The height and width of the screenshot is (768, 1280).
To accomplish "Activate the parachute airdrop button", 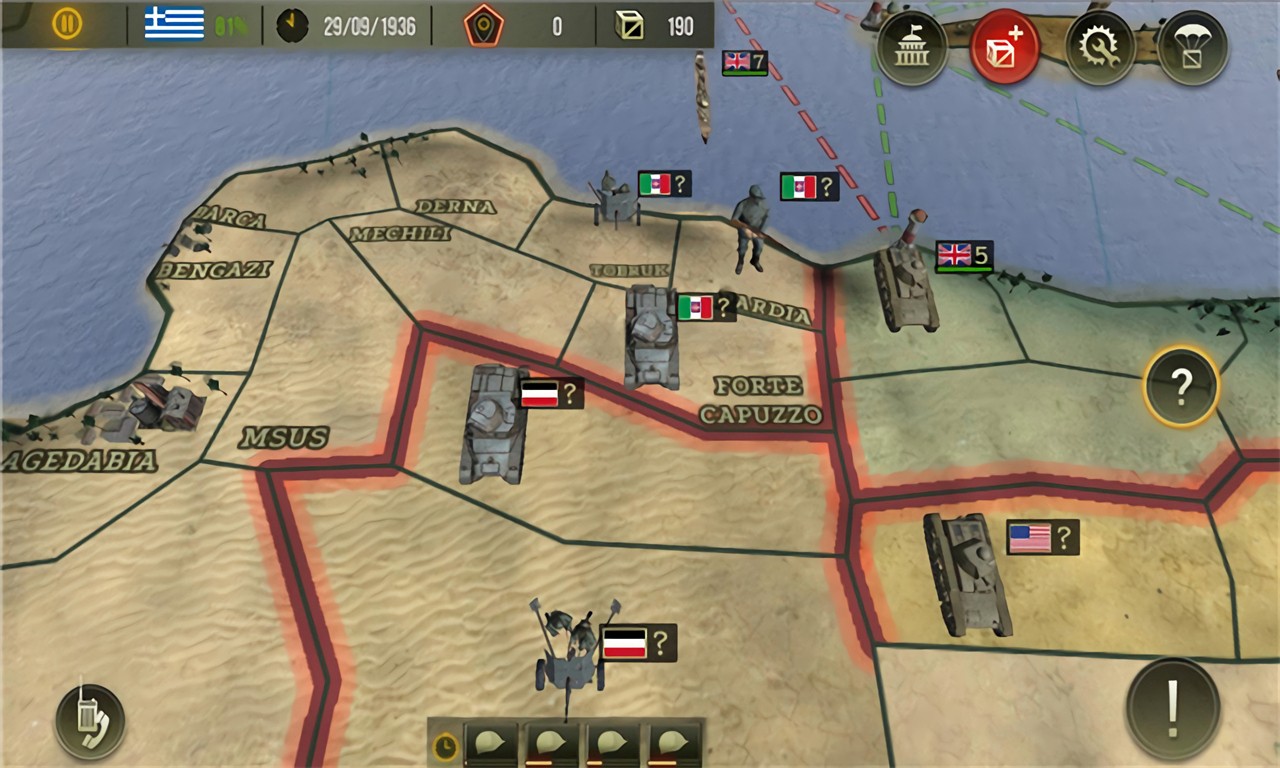I will tap(1193, 48).
